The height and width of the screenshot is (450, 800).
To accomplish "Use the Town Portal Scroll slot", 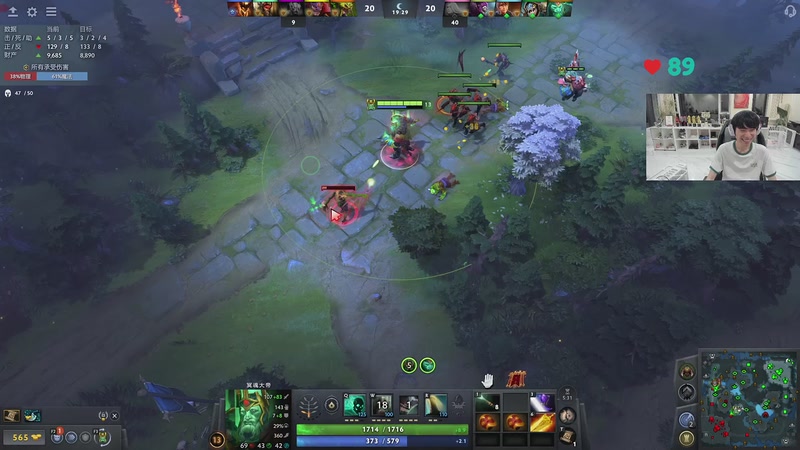I will 567,436.
